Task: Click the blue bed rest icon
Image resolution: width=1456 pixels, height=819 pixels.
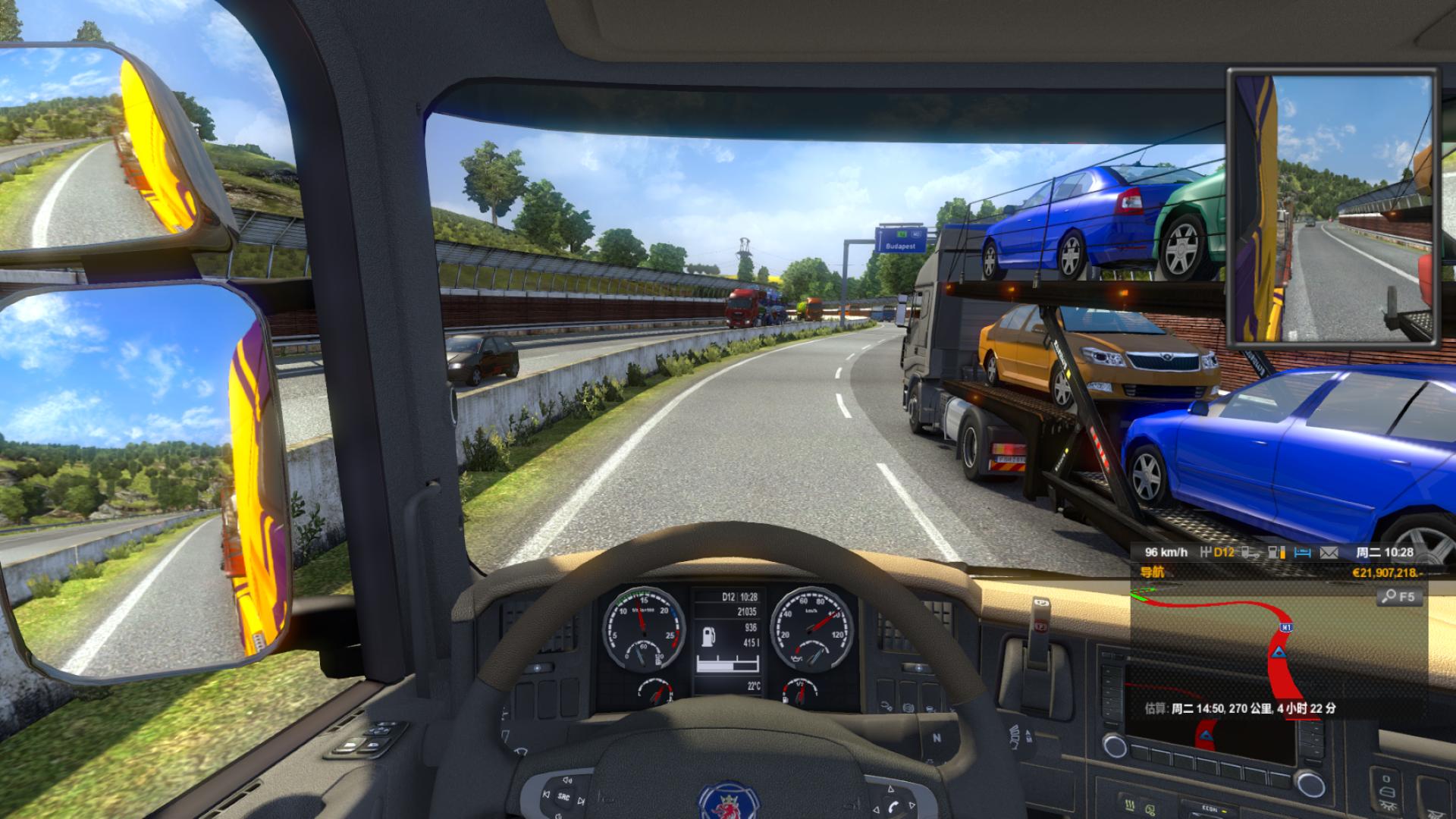Action: point(1302,553)
